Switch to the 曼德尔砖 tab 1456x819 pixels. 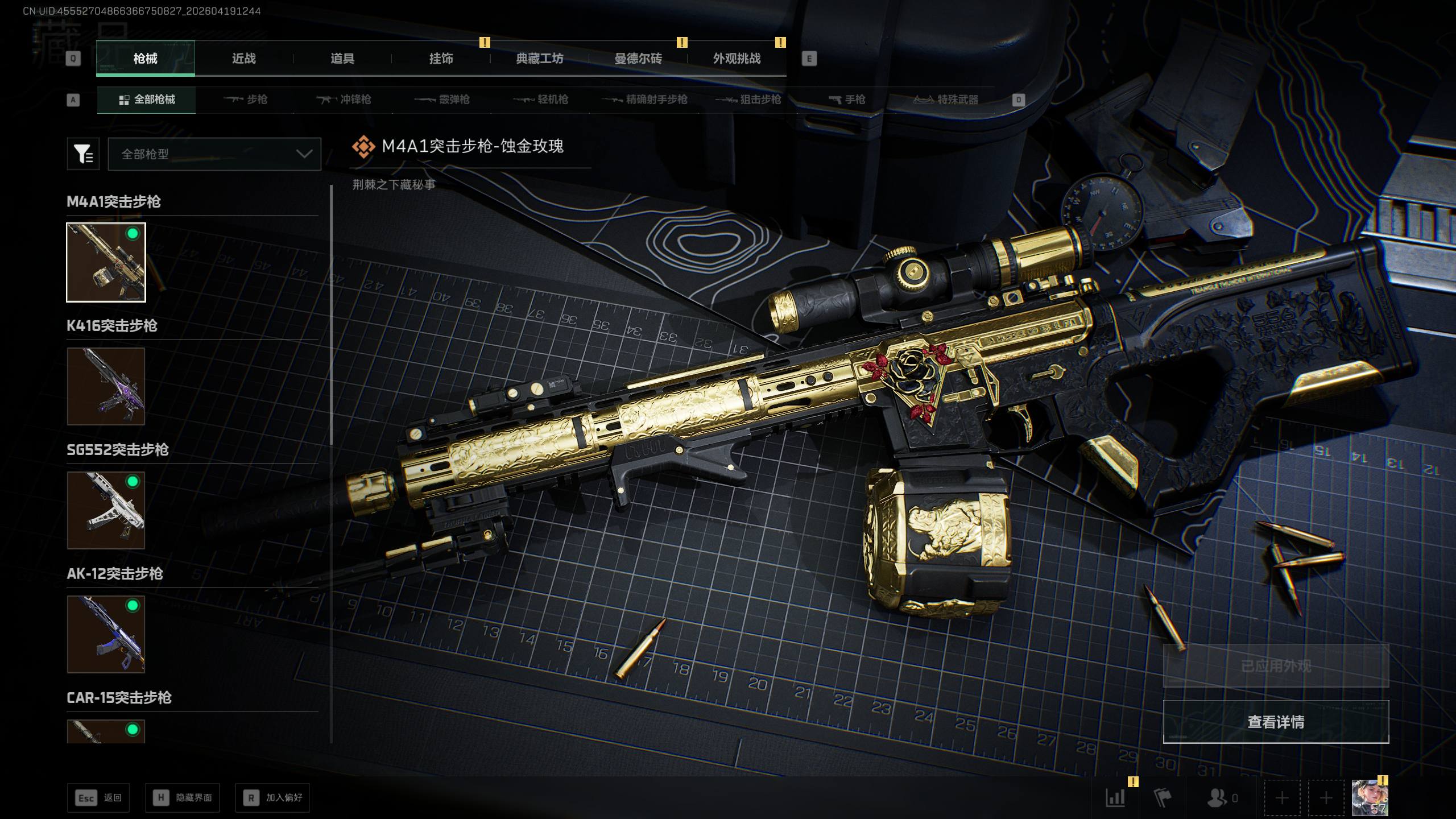coord(638,59)
